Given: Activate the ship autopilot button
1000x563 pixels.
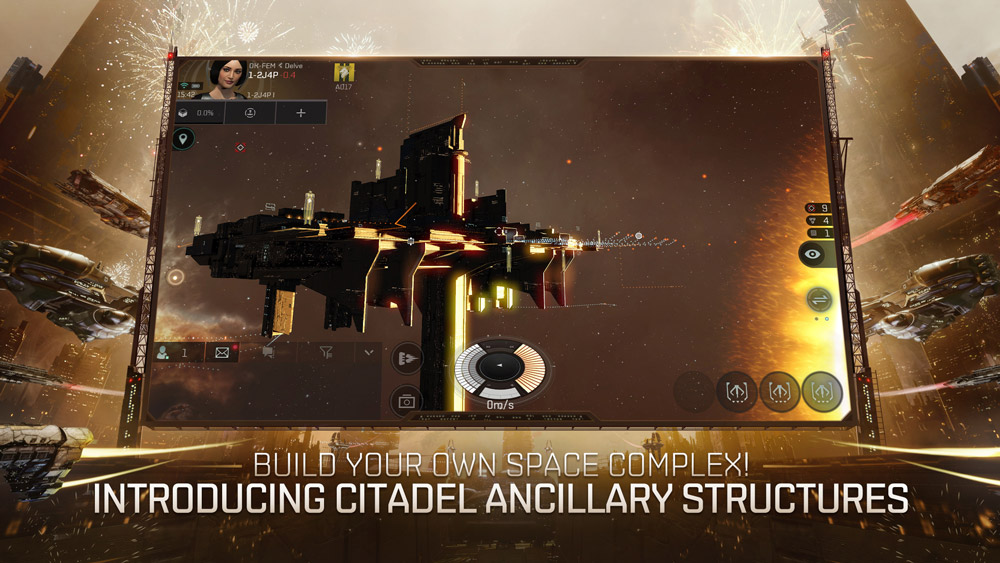Looking at the screenshot, I should pyautogui.click(x=407, y=358).
